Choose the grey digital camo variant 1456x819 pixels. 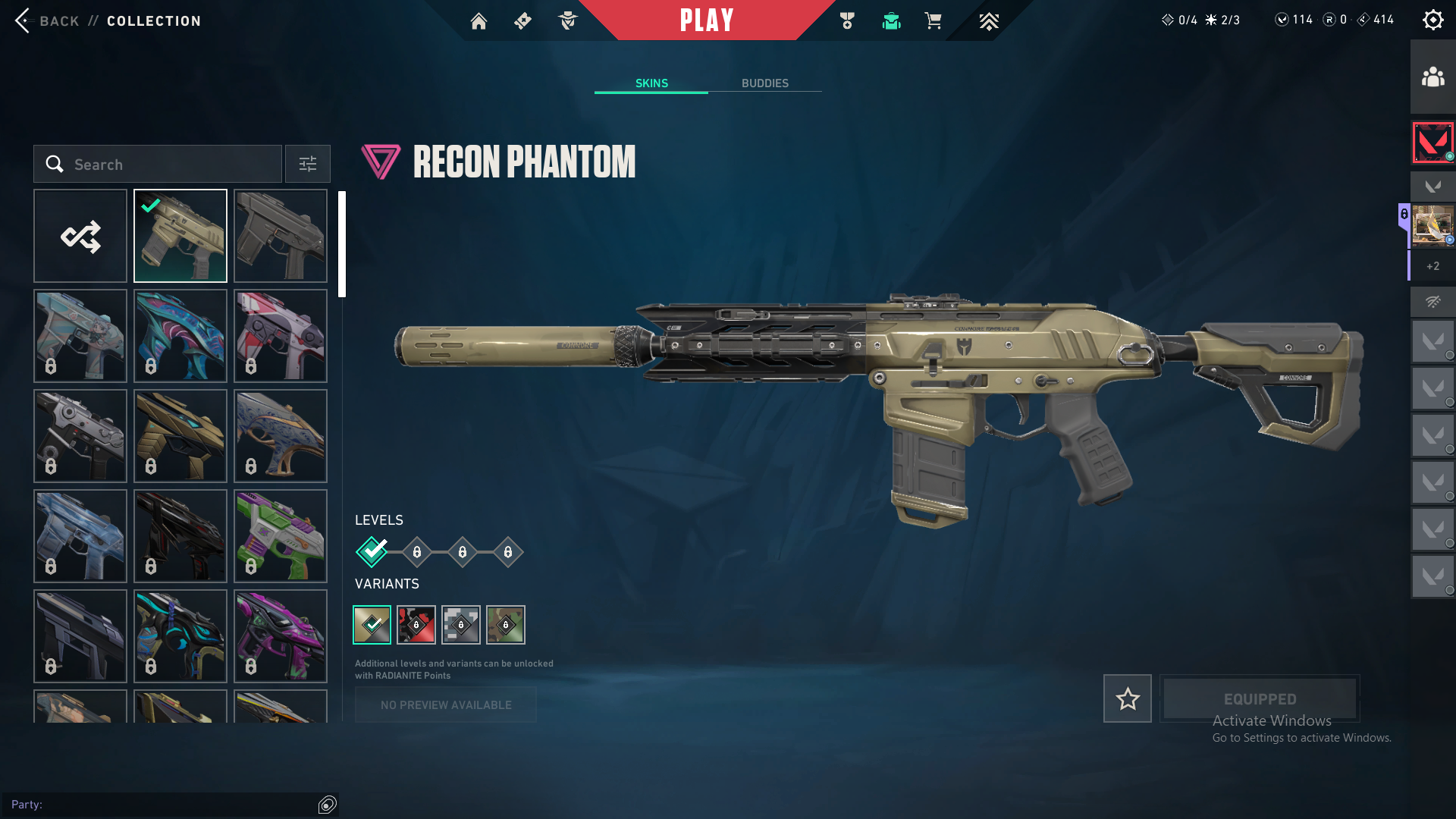(x=461, y=625)
